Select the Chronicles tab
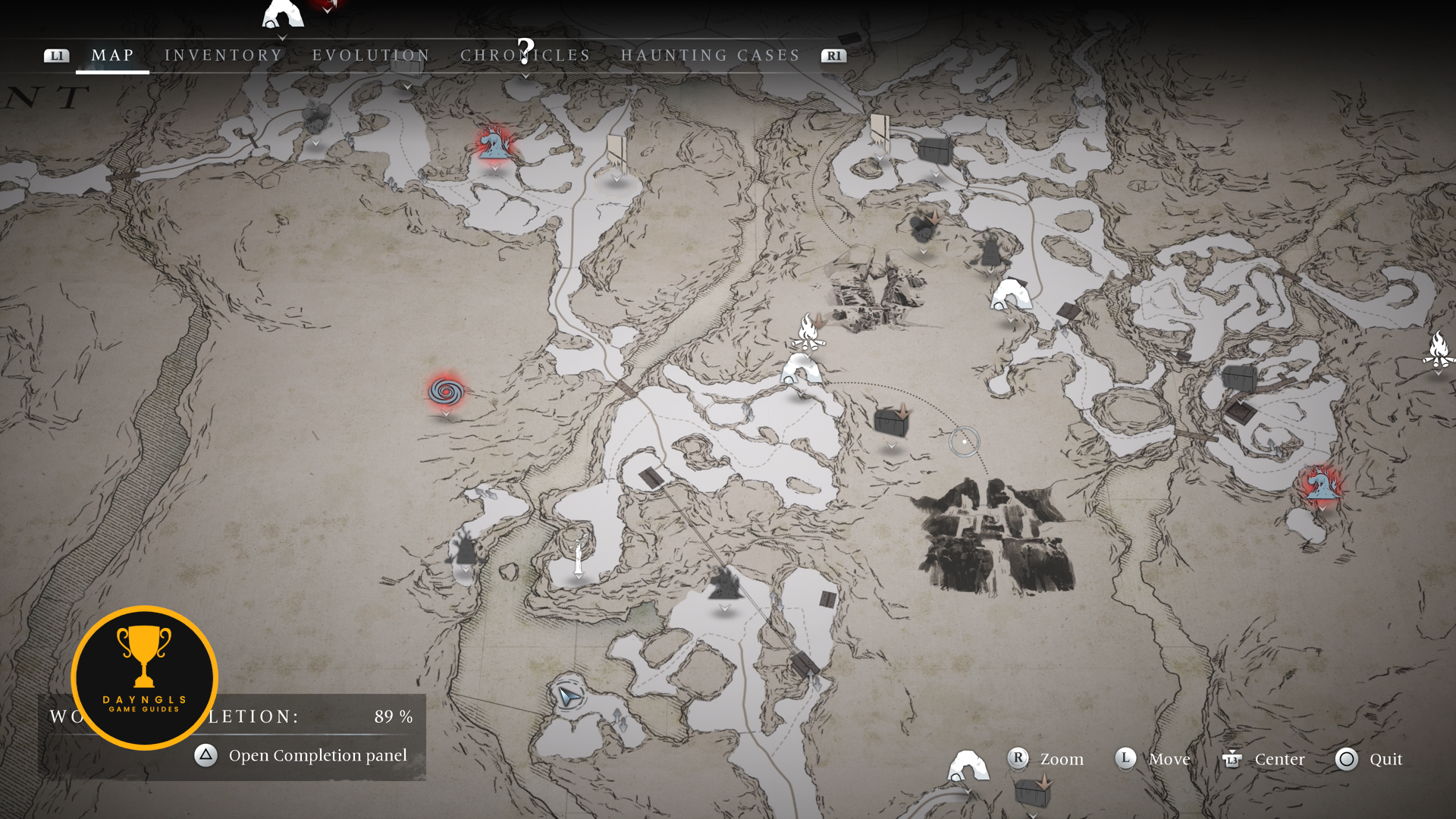Viewport: 1456px width, 819px height. 525,55
